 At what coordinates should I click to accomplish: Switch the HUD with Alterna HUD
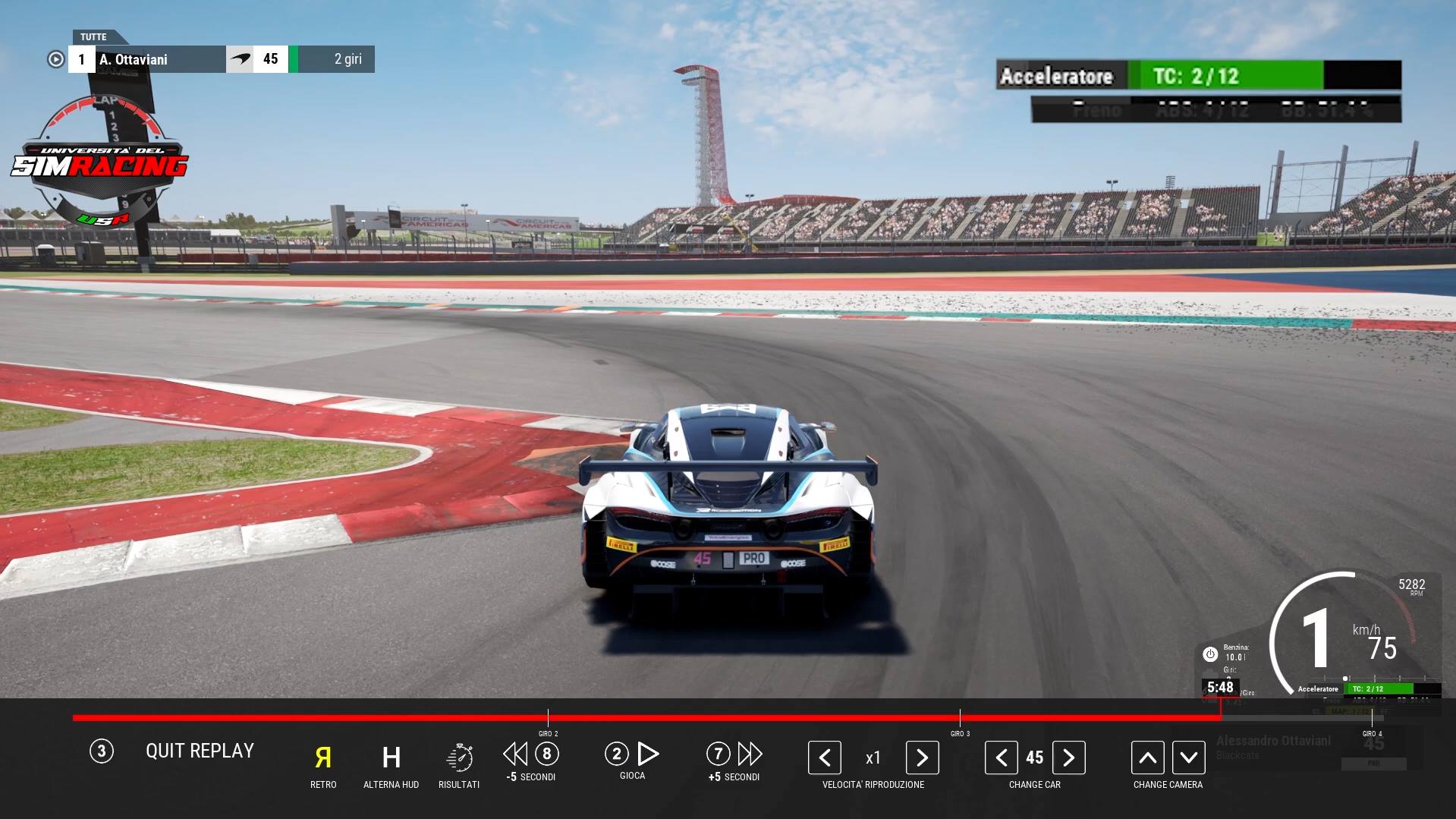coord(391,758)
